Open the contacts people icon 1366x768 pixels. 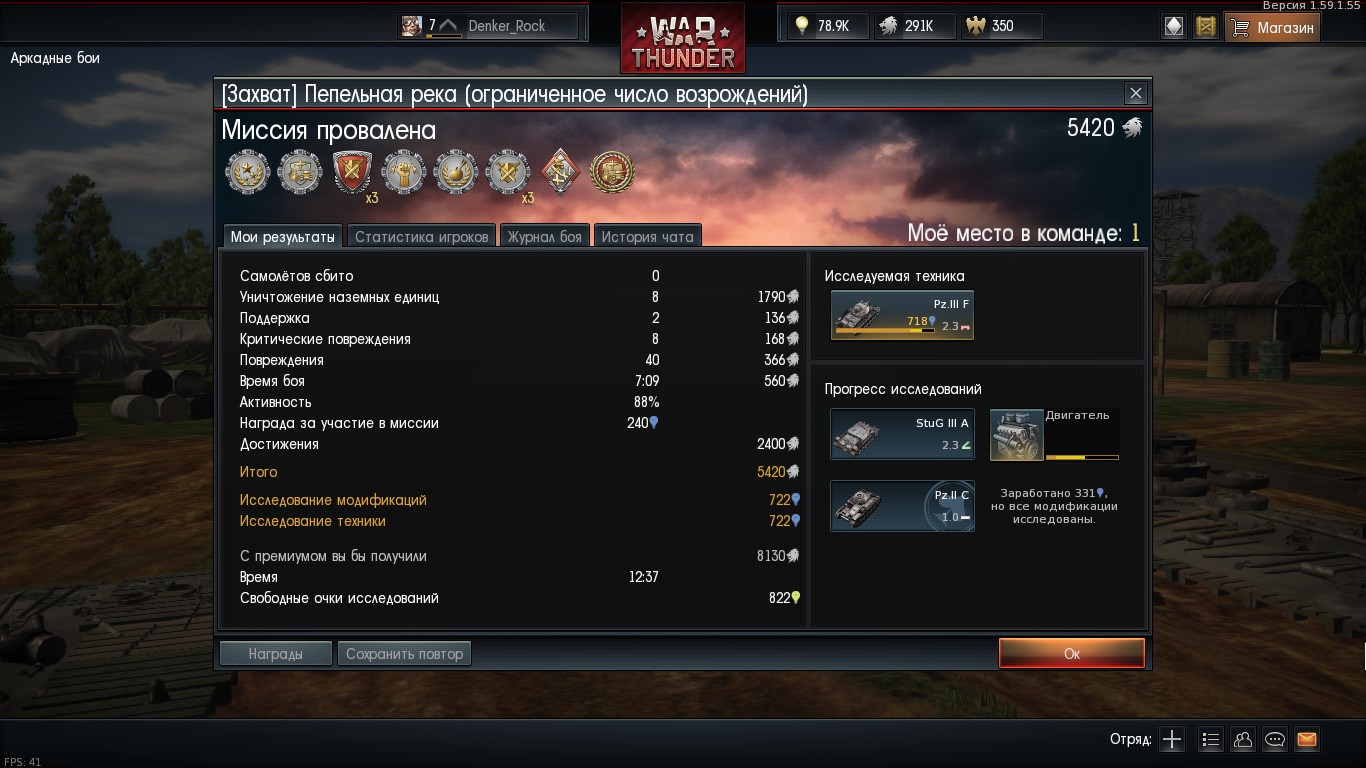click(1243, 740)
